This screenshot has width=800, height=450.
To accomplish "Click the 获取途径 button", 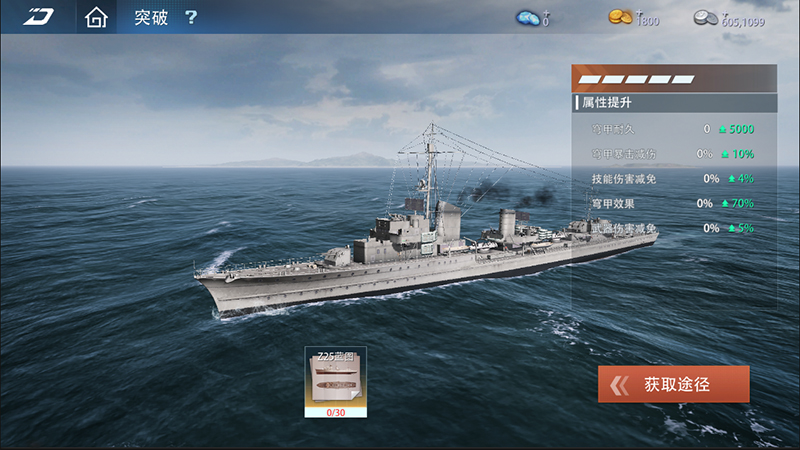I will 673,384.
